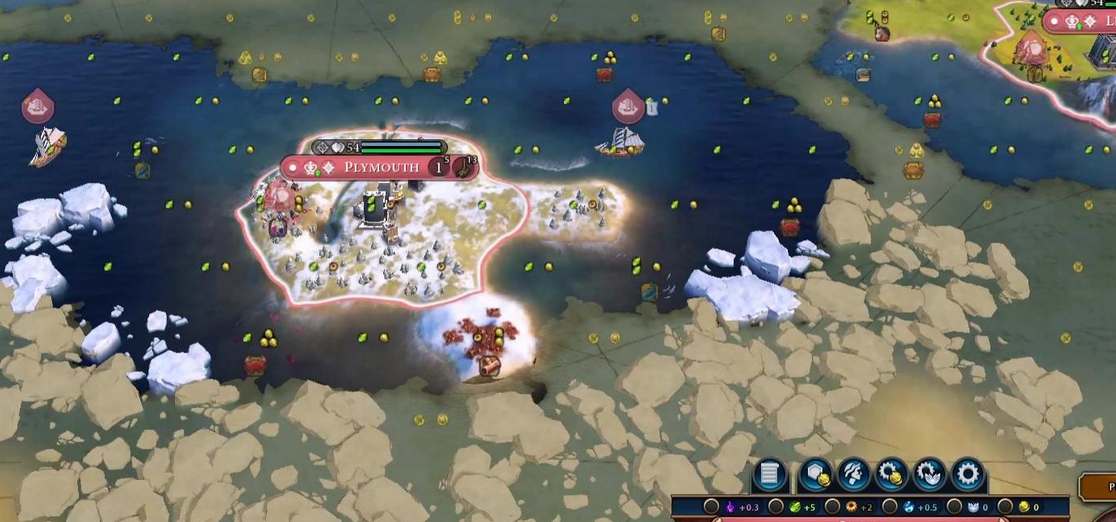Image resolution: width=1116 pixels, height=522 pixels.
Task: Open the gear-with-faith production purchase button
Action: tap(929, 474)
